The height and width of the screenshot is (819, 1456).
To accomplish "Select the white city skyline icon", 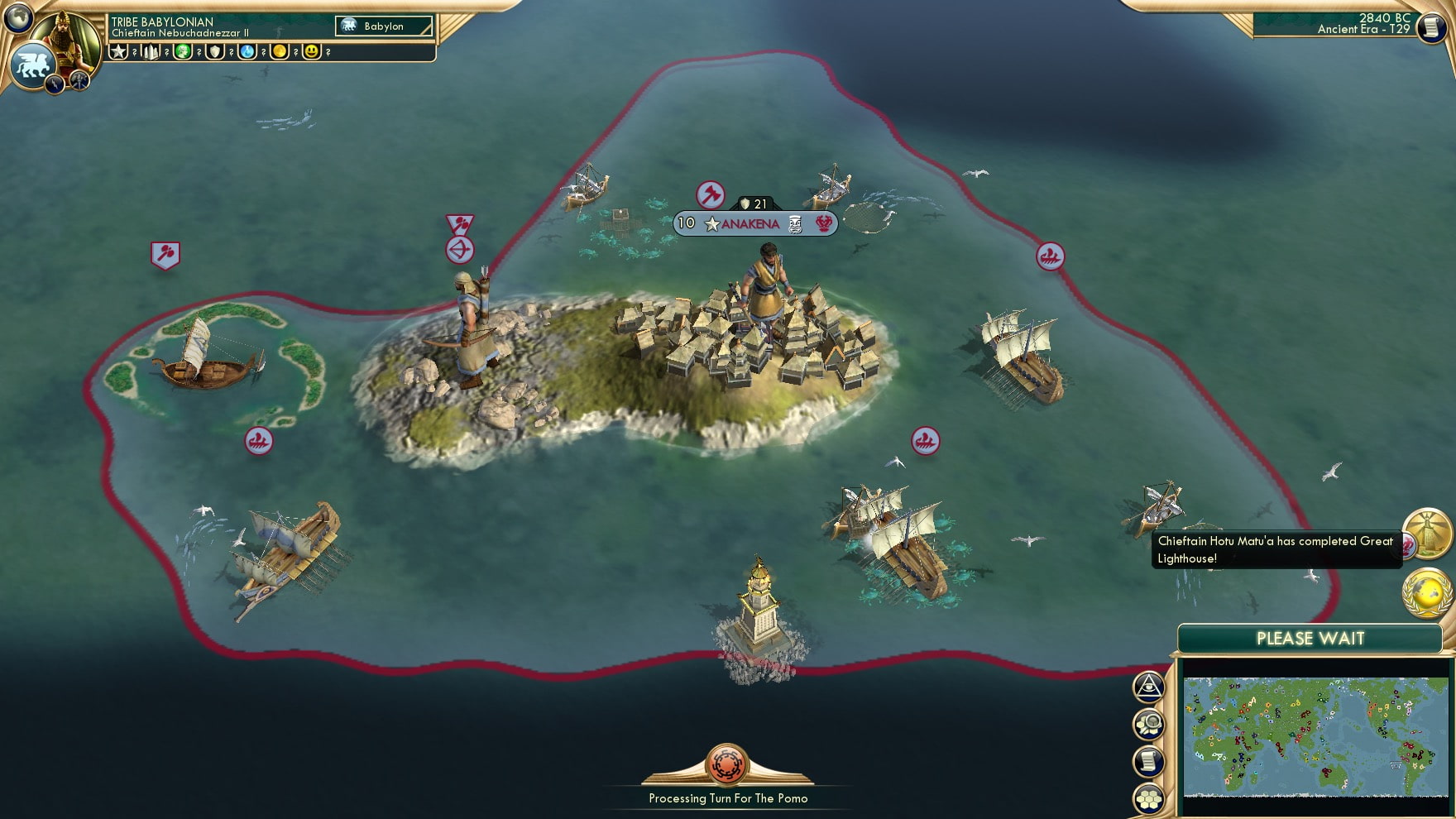I will click(x=151, y=51).
